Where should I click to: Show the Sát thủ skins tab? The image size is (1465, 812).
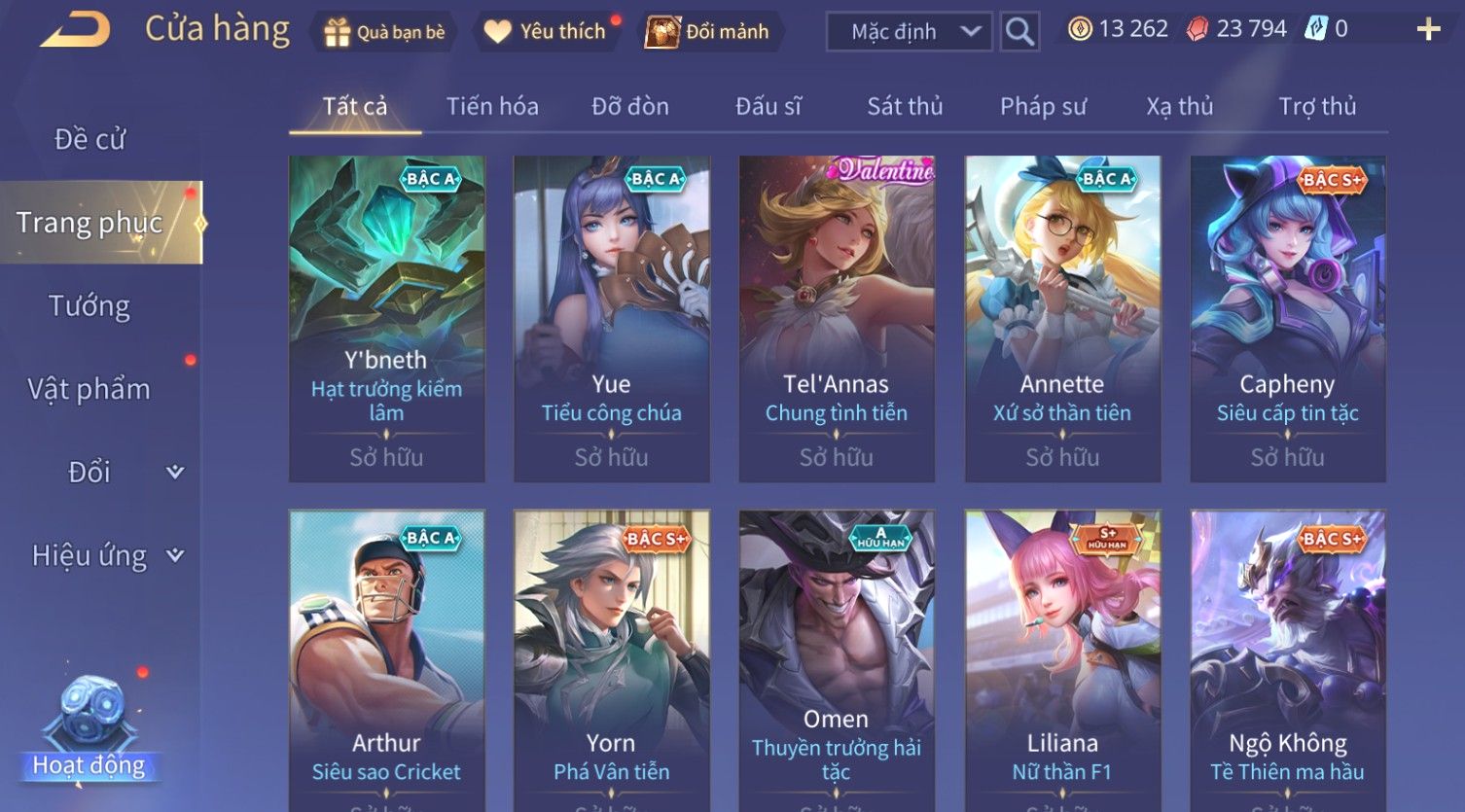[x=905, y=106]
